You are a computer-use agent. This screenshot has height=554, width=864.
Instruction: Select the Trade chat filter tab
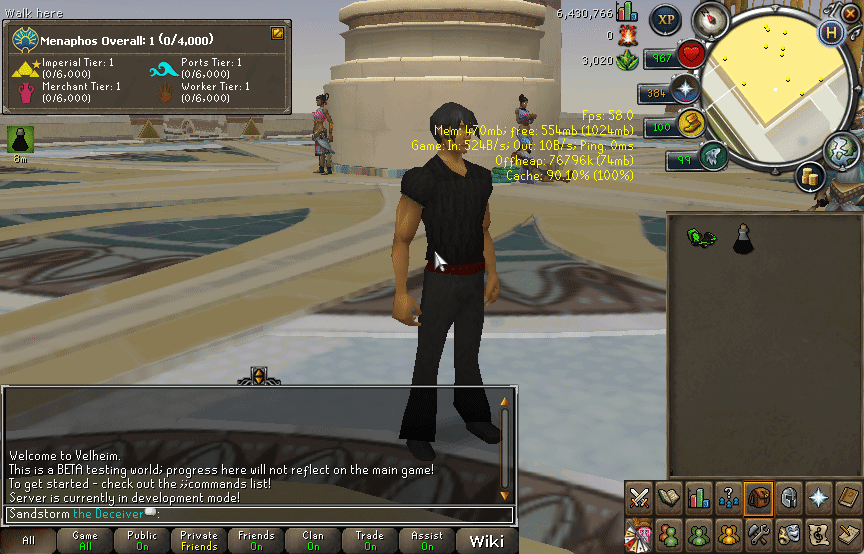[x=370, y=541]
